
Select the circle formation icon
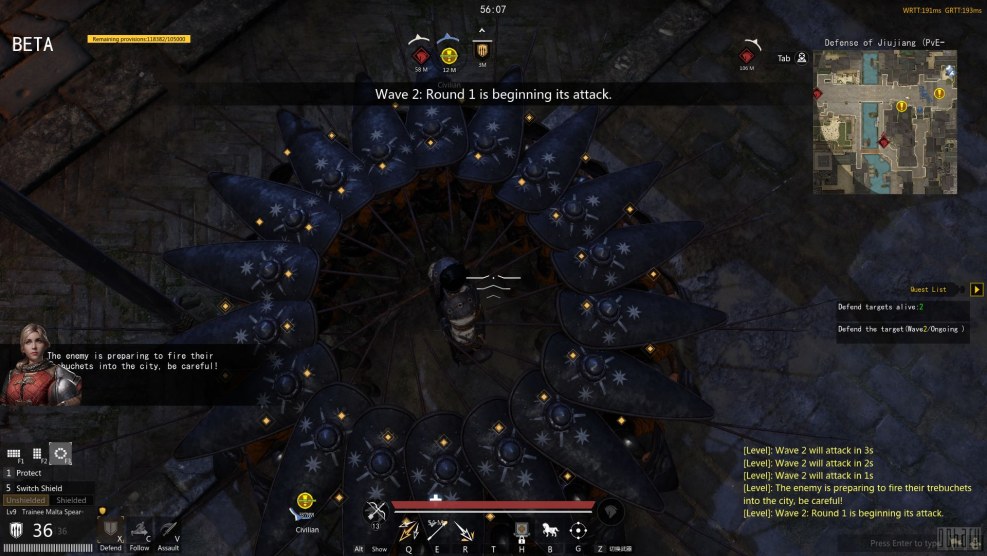(61, 454)
